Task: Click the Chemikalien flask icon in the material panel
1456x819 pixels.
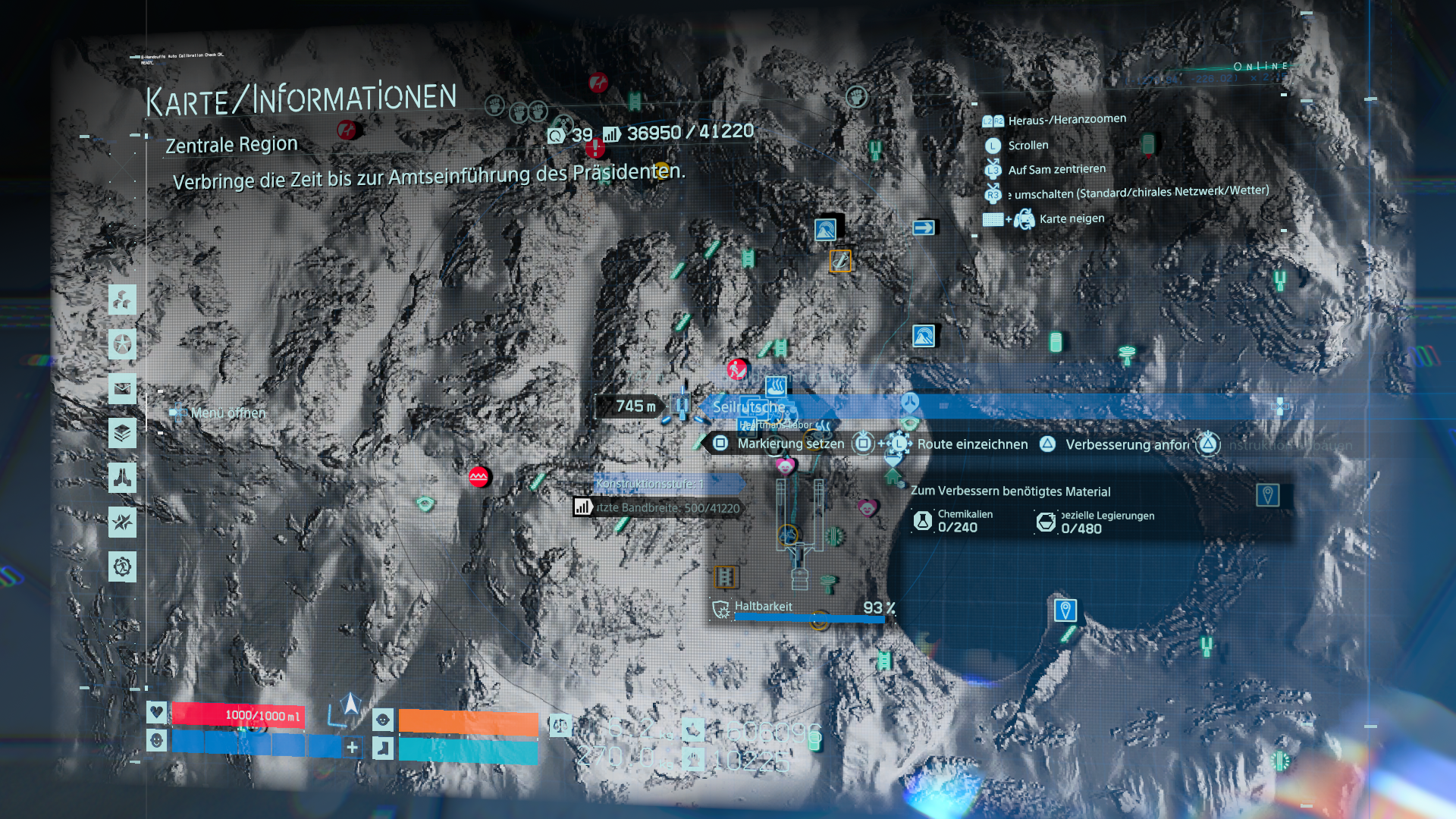Action: [x=922, y=521]
